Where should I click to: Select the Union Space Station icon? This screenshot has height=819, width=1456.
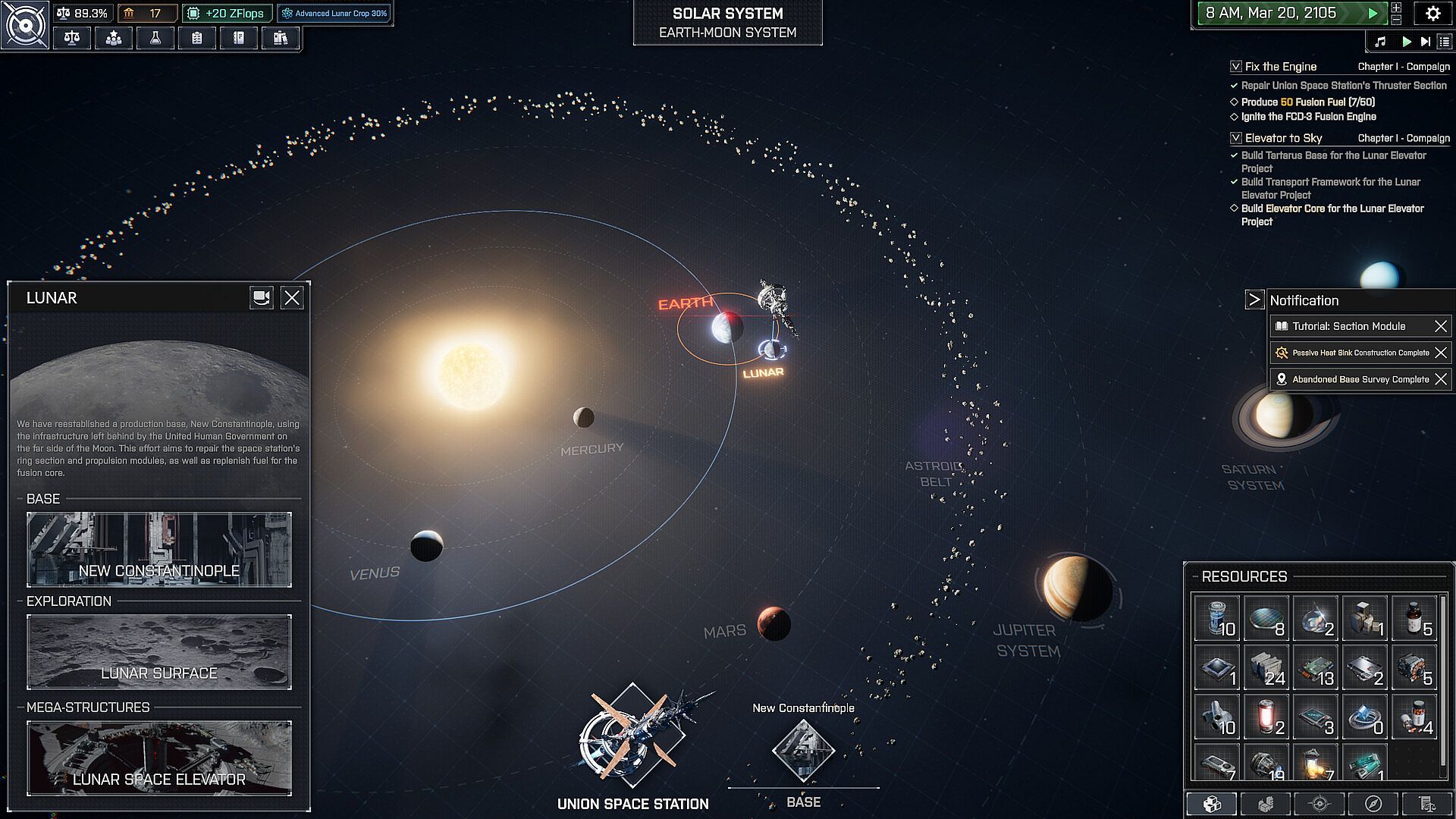[x=632, y=736]
